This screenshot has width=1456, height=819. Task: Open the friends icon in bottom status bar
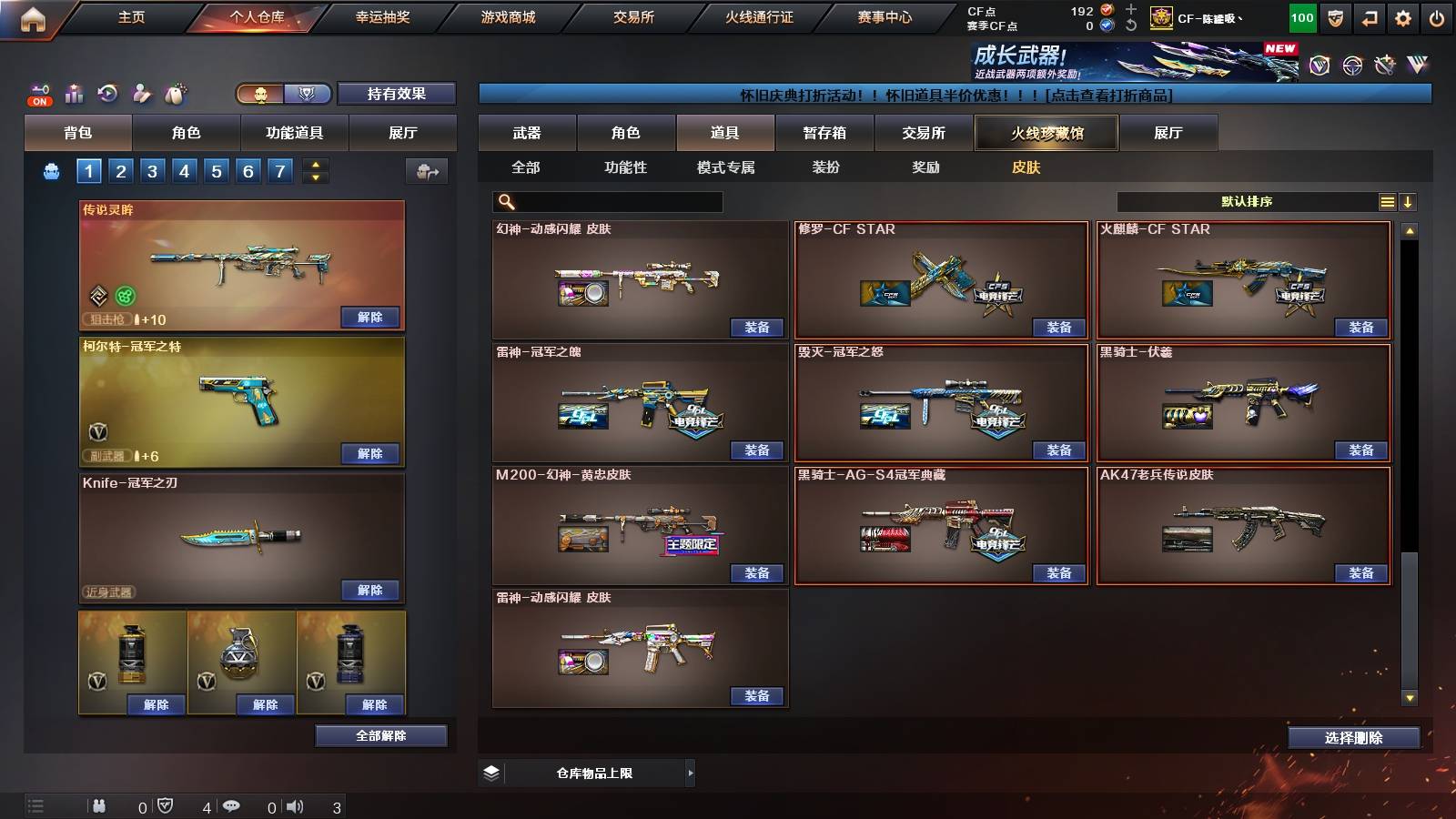[x=100, y=805]
